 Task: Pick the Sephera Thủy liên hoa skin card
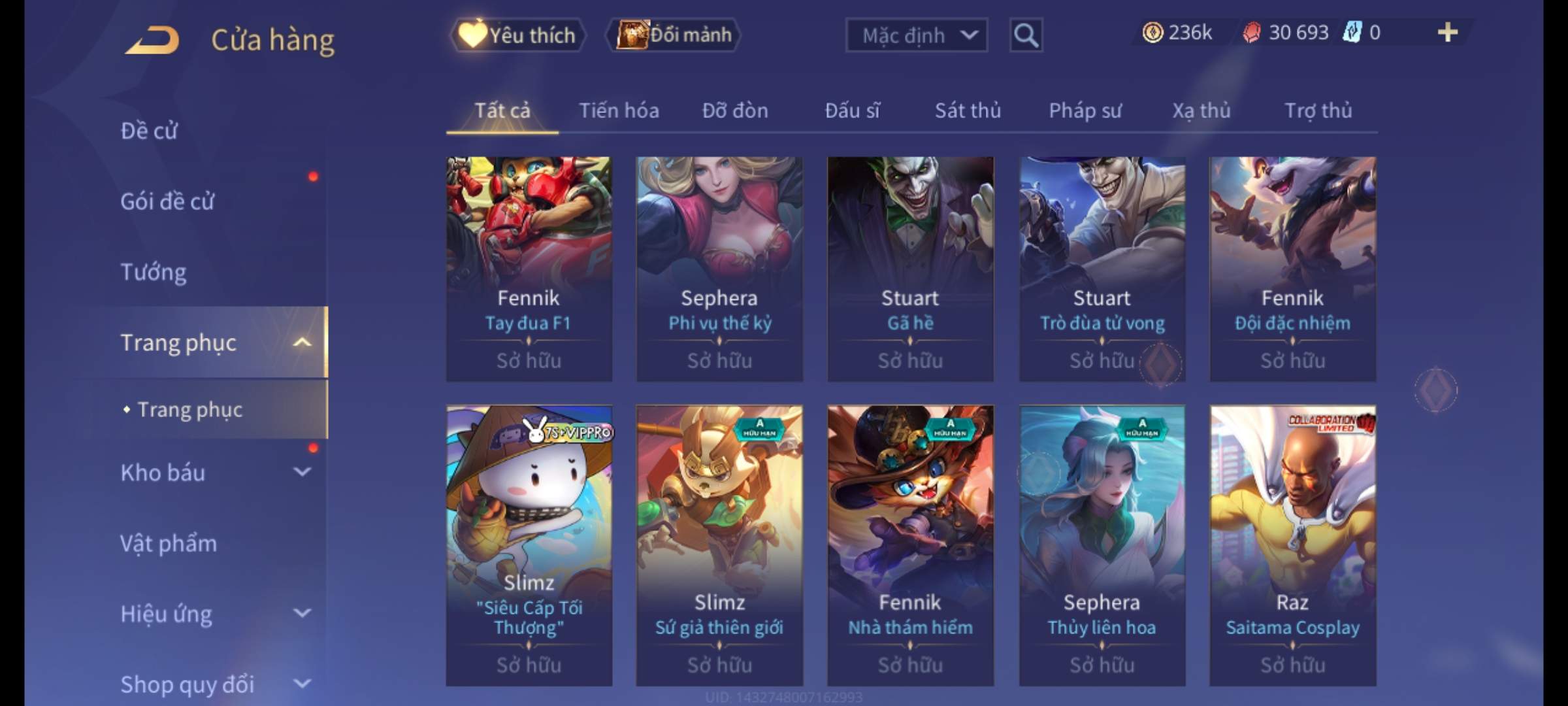[x=1102, y=545]
